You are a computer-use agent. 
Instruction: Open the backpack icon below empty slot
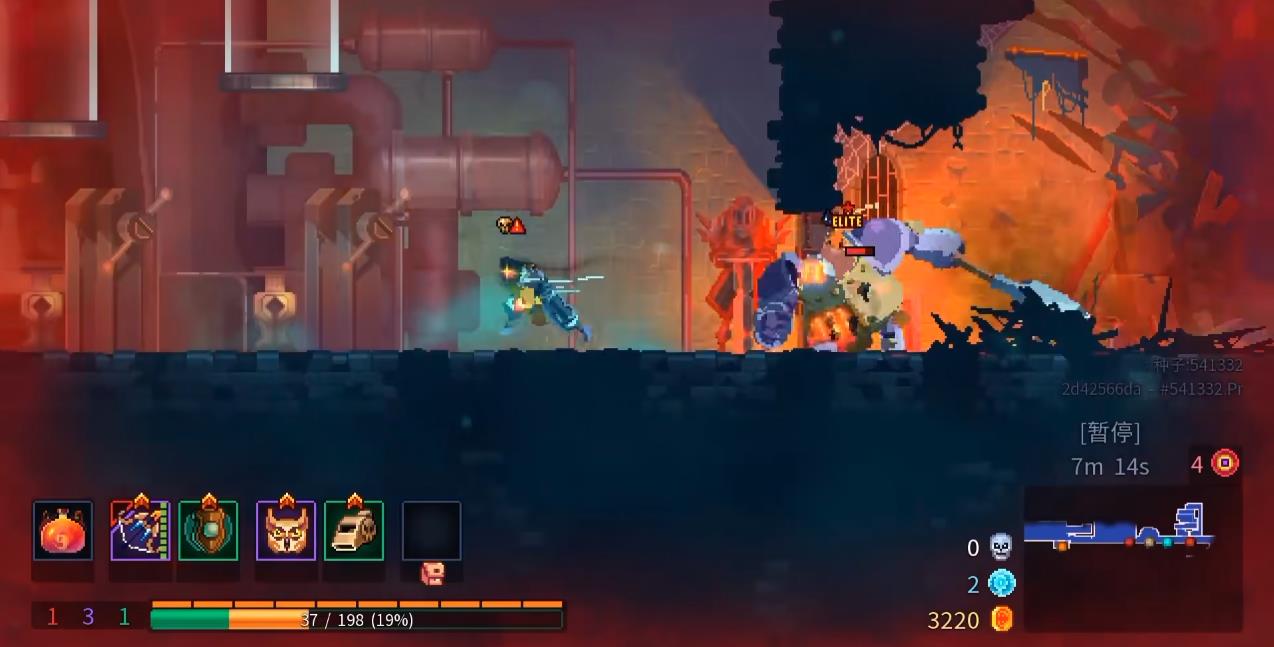(x=432, y=573)
